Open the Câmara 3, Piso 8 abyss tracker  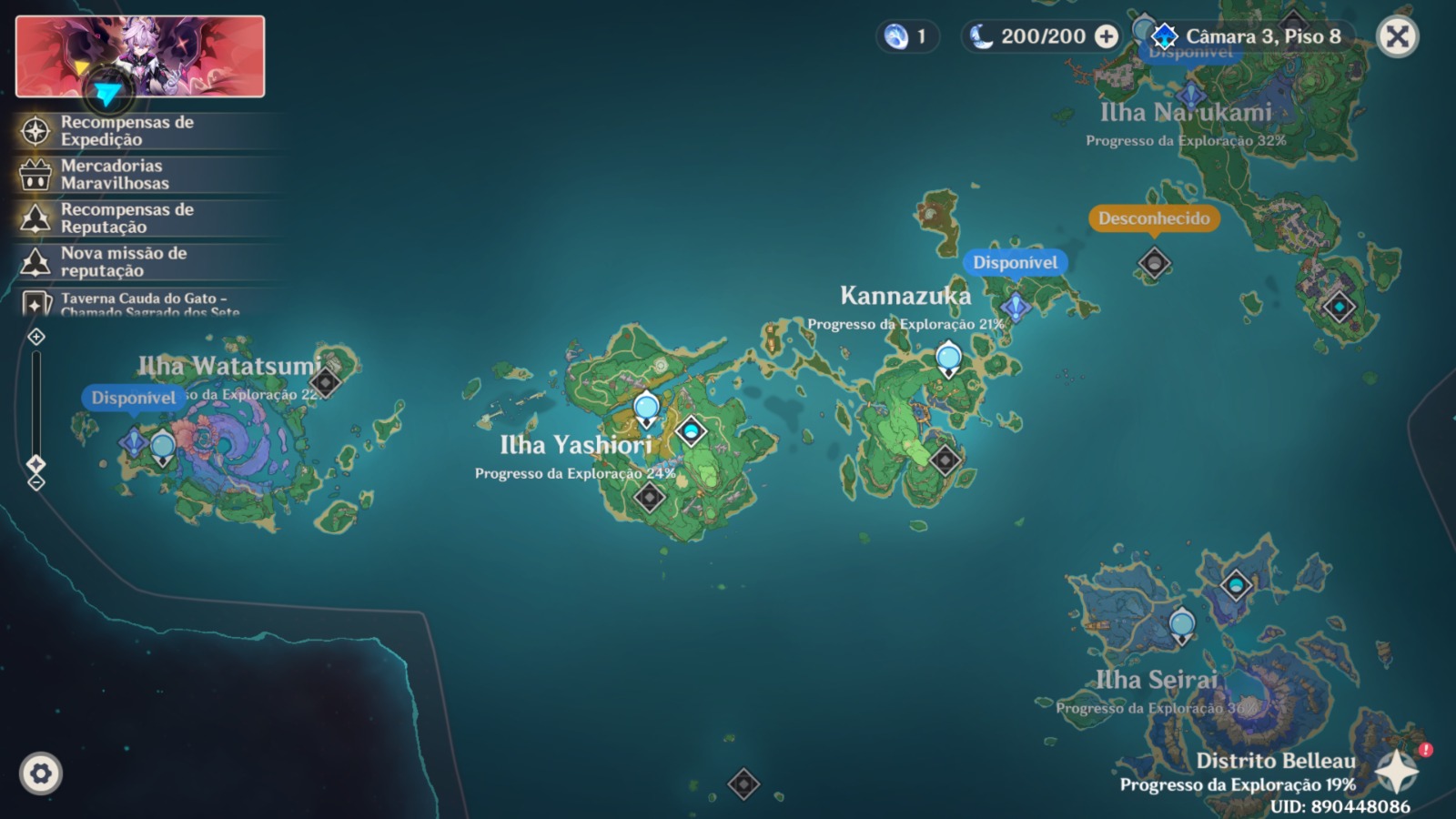click(1250, 37)
